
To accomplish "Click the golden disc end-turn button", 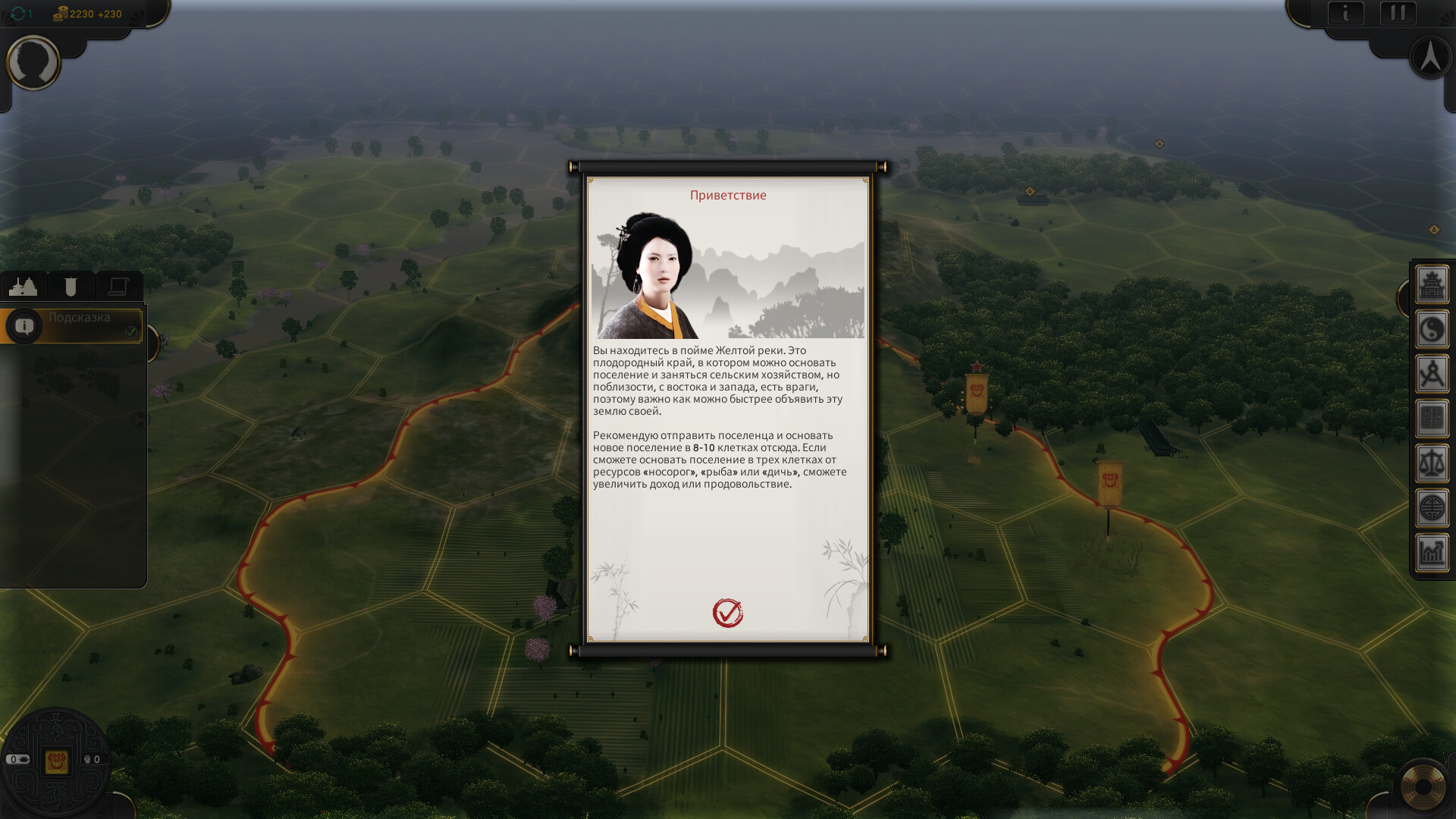I will pyautogui.click(x=1423, y=787).
